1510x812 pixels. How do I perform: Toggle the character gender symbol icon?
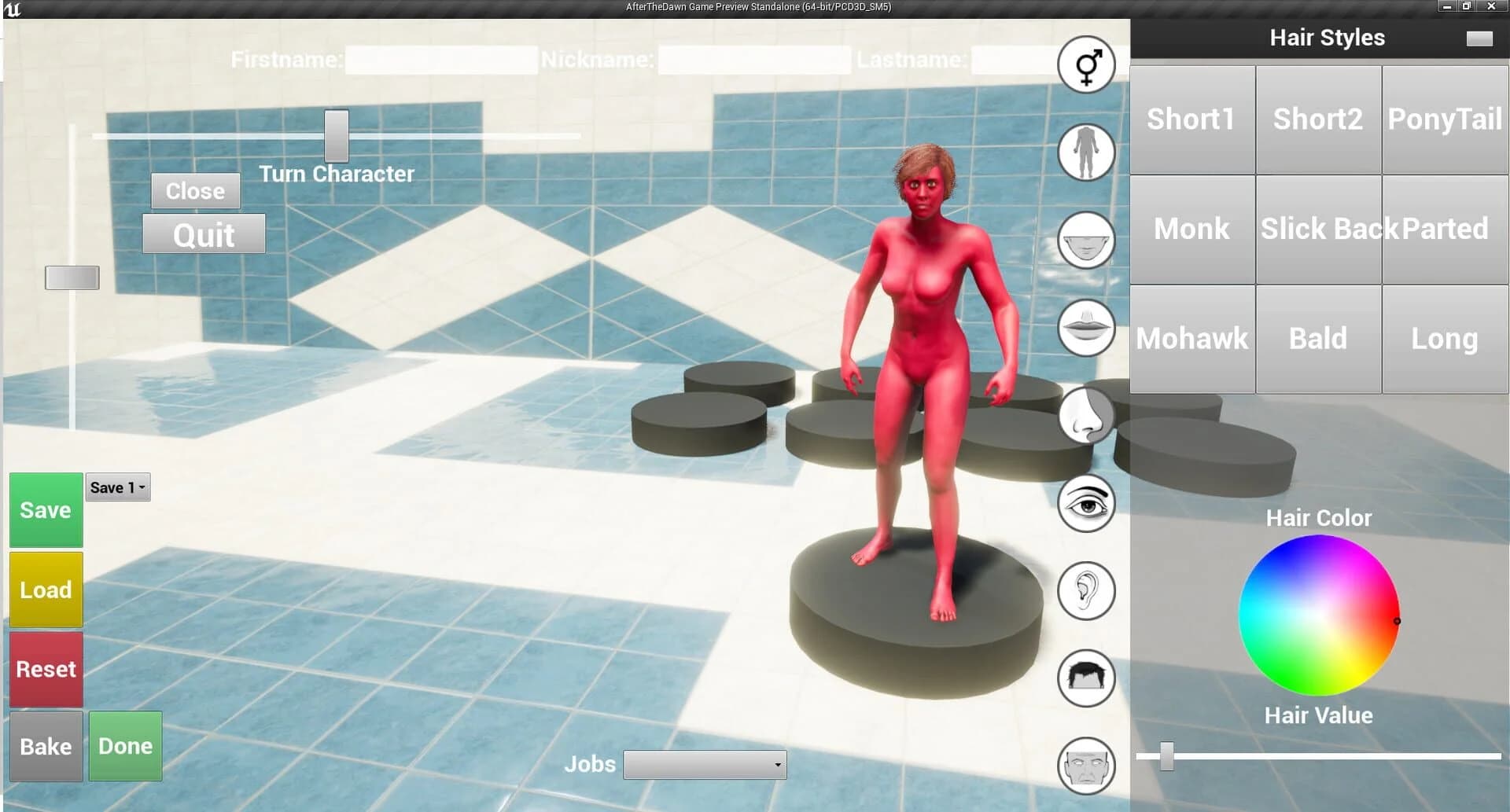1086,66
